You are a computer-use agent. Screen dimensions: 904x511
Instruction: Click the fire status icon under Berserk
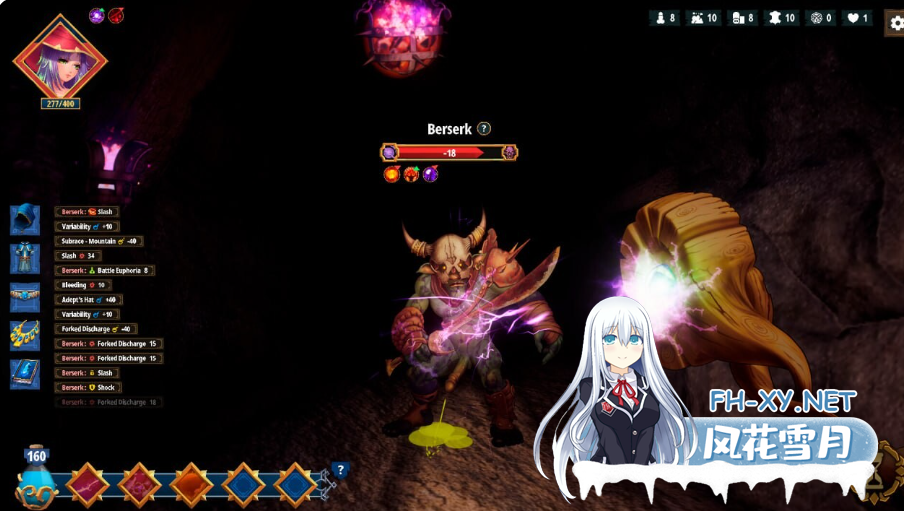[392, 174]
